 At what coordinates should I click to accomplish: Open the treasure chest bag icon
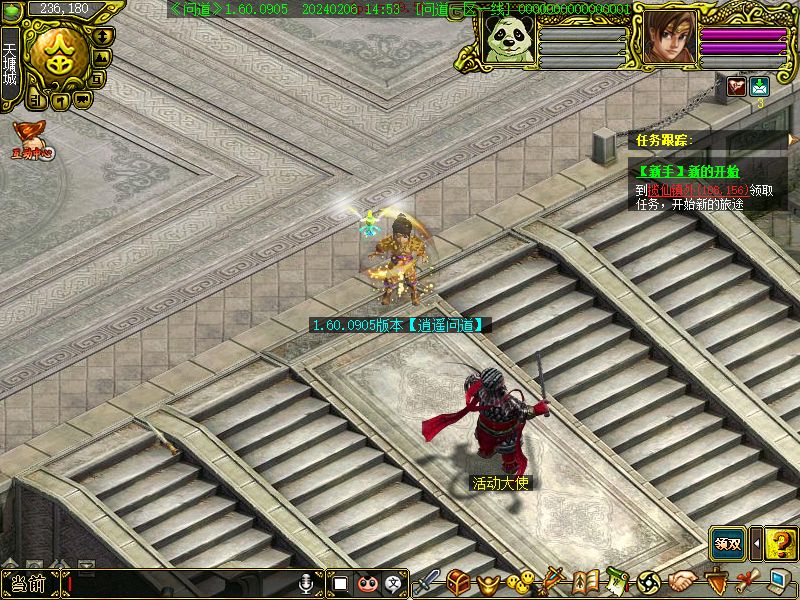459,581
